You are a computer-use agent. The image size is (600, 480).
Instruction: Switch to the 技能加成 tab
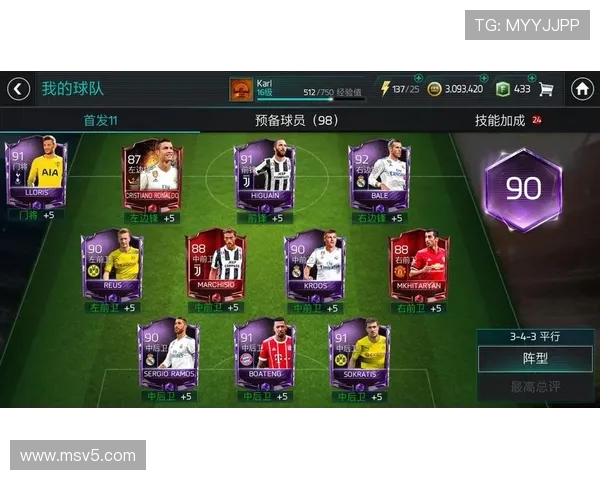pos(500,121)
